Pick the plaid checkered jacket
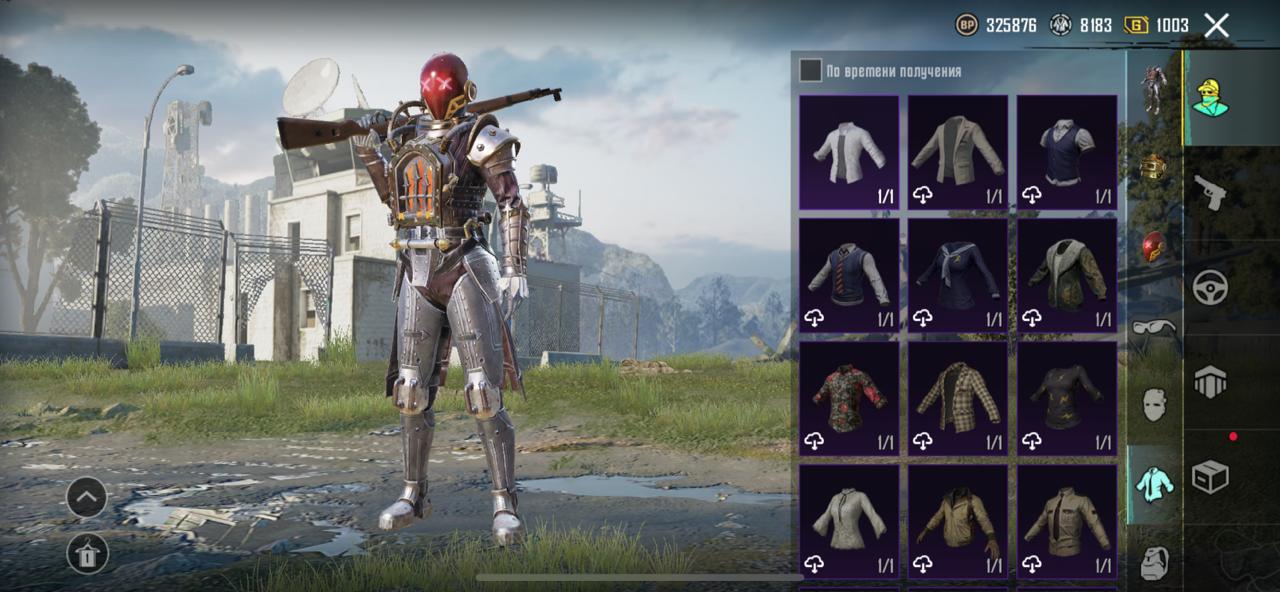Viewport: 1280px width, 592px height. click(958, 399)
